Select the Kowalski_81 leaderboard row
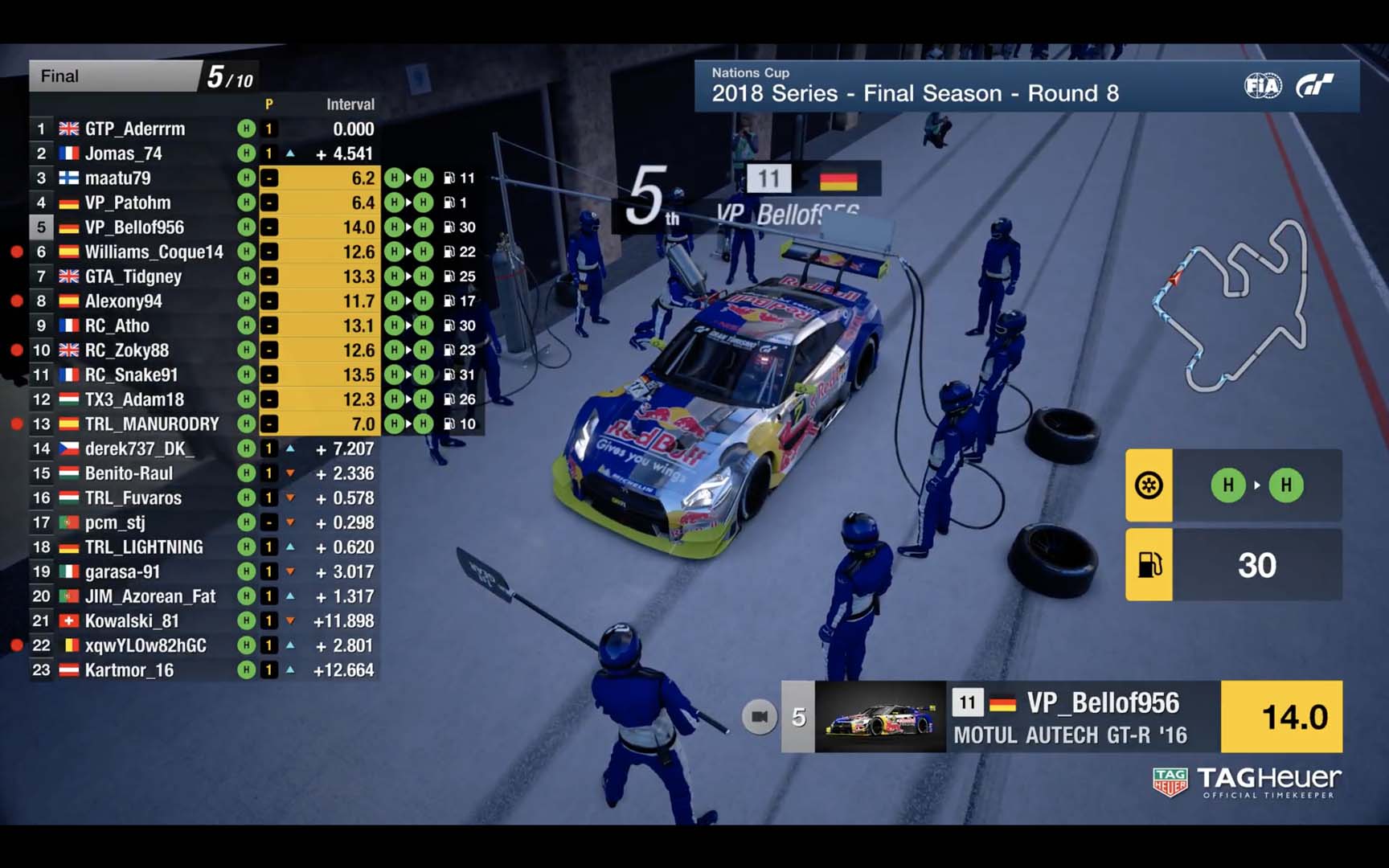Screen dimensions: 1389x868 click(x=132, y=621)
